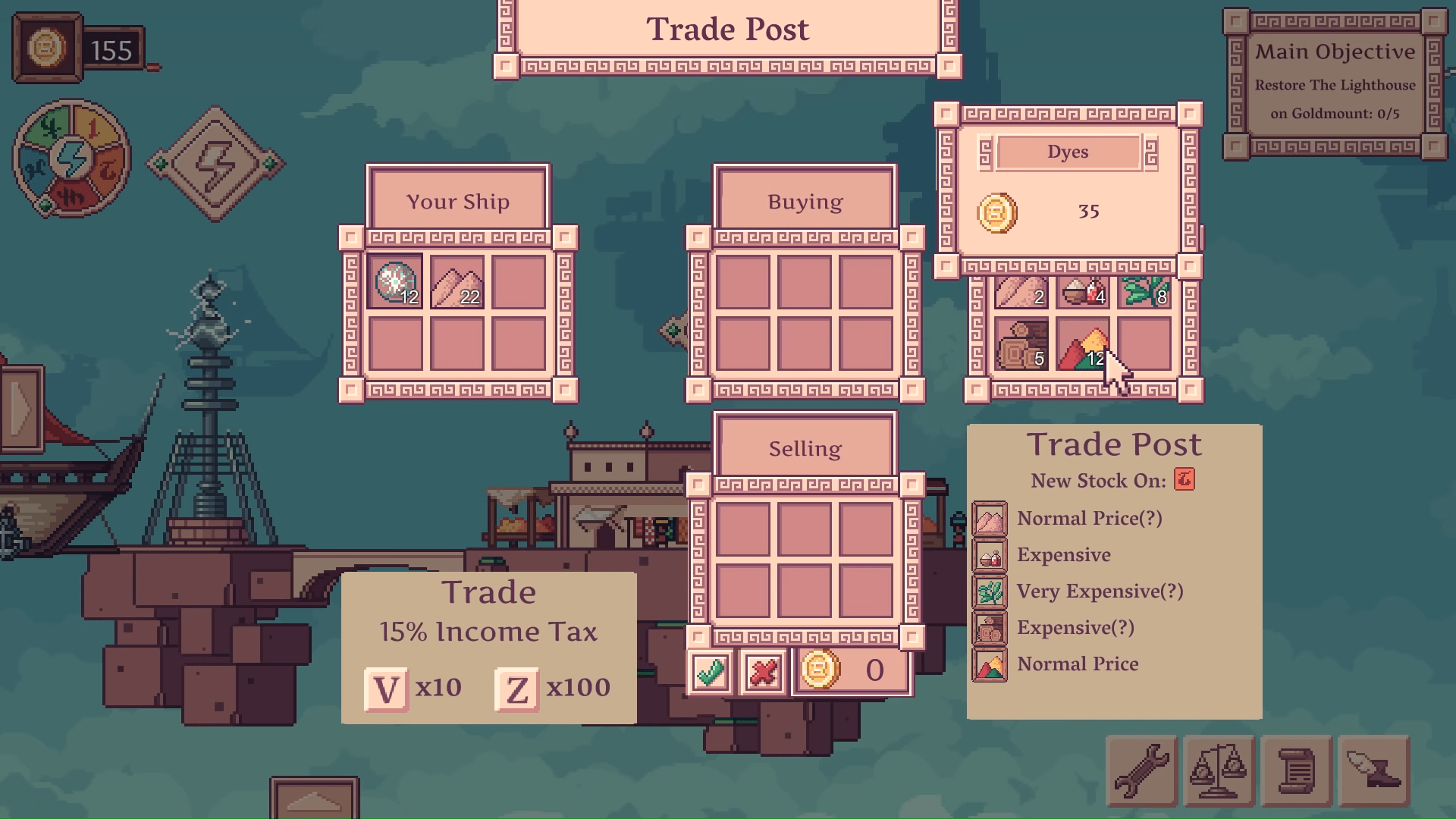Open the wrench settings button
This screenshot has height=819, width=1456.
pyautogui.click(x=1142, y=770)
